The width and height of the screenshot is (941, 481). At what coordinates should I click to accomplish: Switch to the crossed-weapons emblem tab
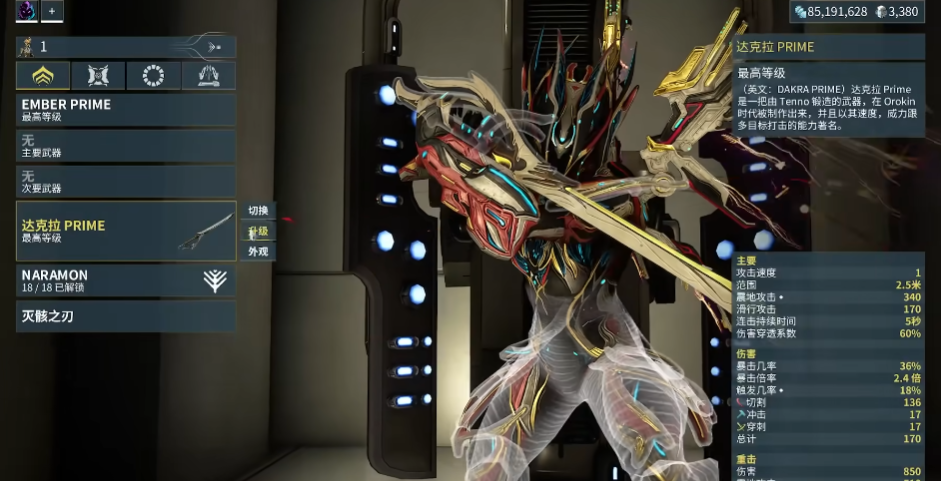point(98,76)
